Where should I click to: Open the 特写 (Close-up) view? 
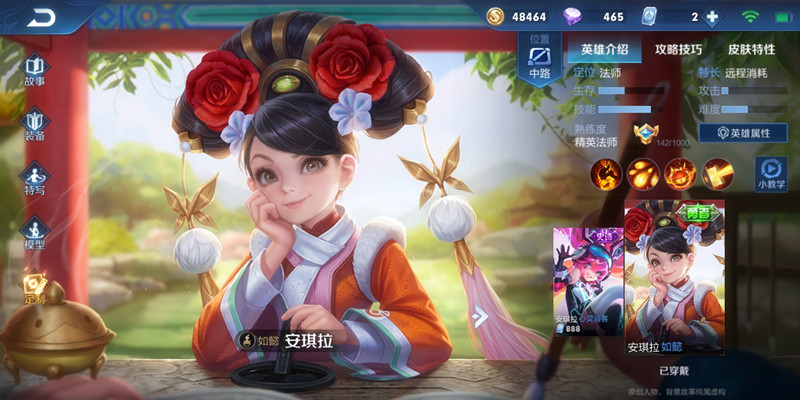tap(34, 178)
